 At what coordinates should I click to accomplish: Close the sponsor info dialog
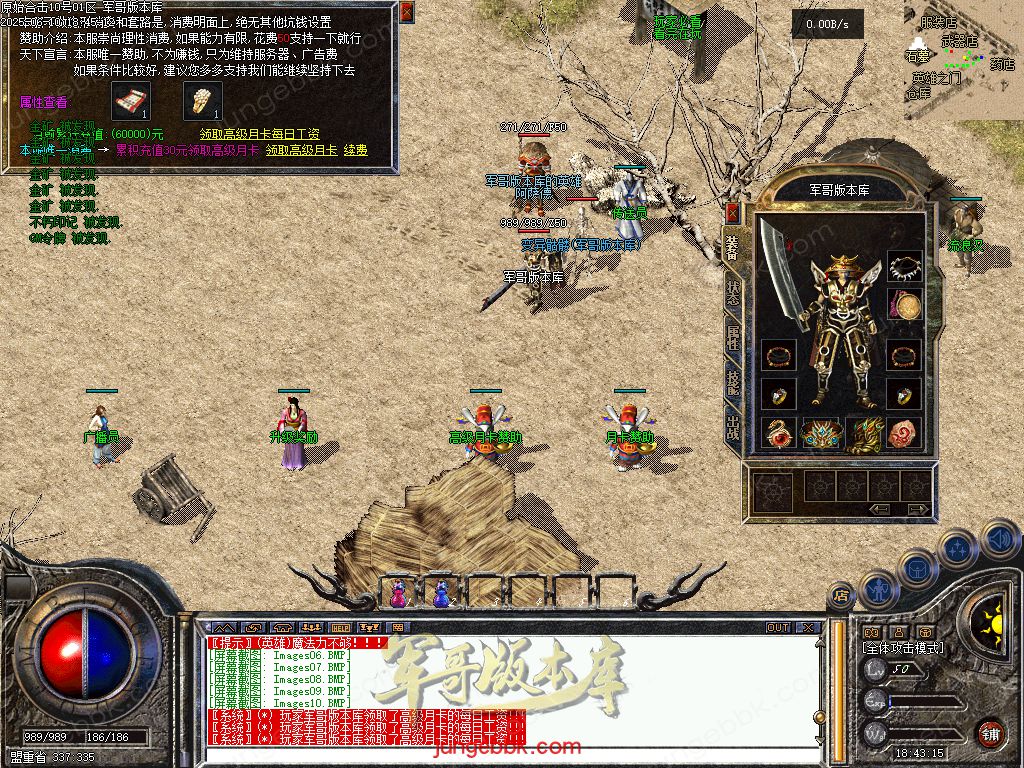pos(406,12)
